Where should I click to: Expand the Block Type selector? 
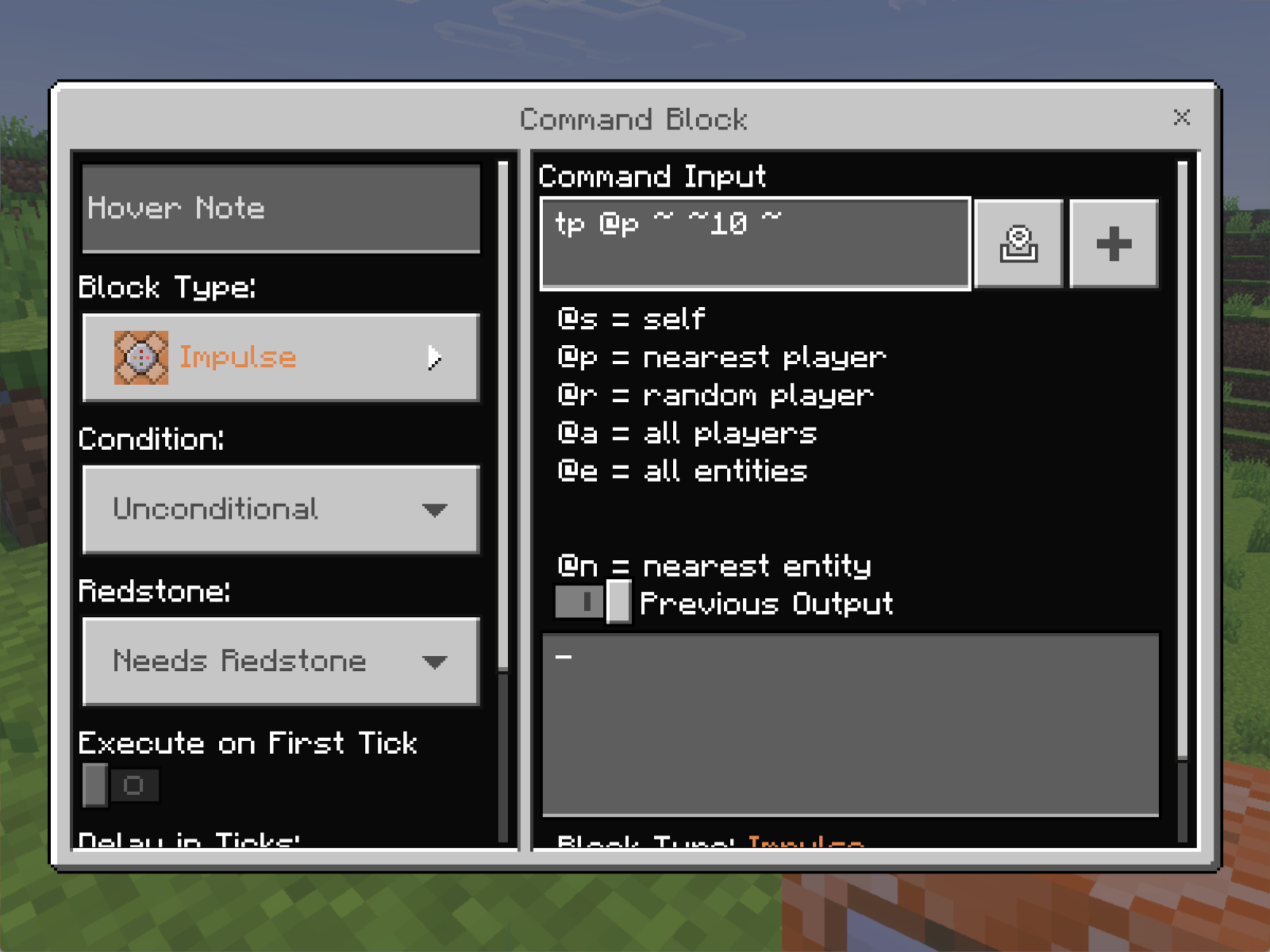point(281,358)
